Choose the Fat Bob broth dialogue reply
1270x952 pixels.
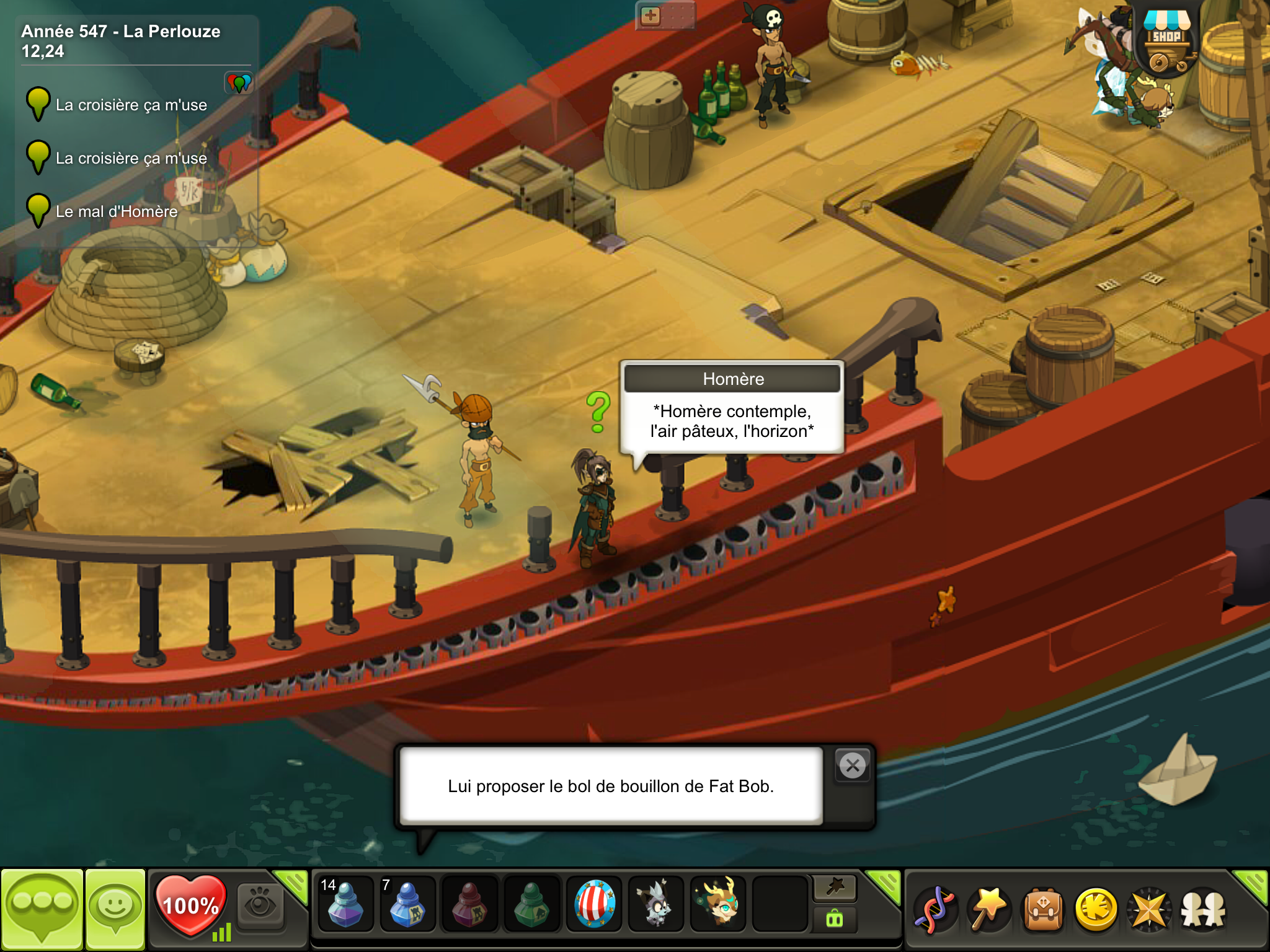click(611, 786)
